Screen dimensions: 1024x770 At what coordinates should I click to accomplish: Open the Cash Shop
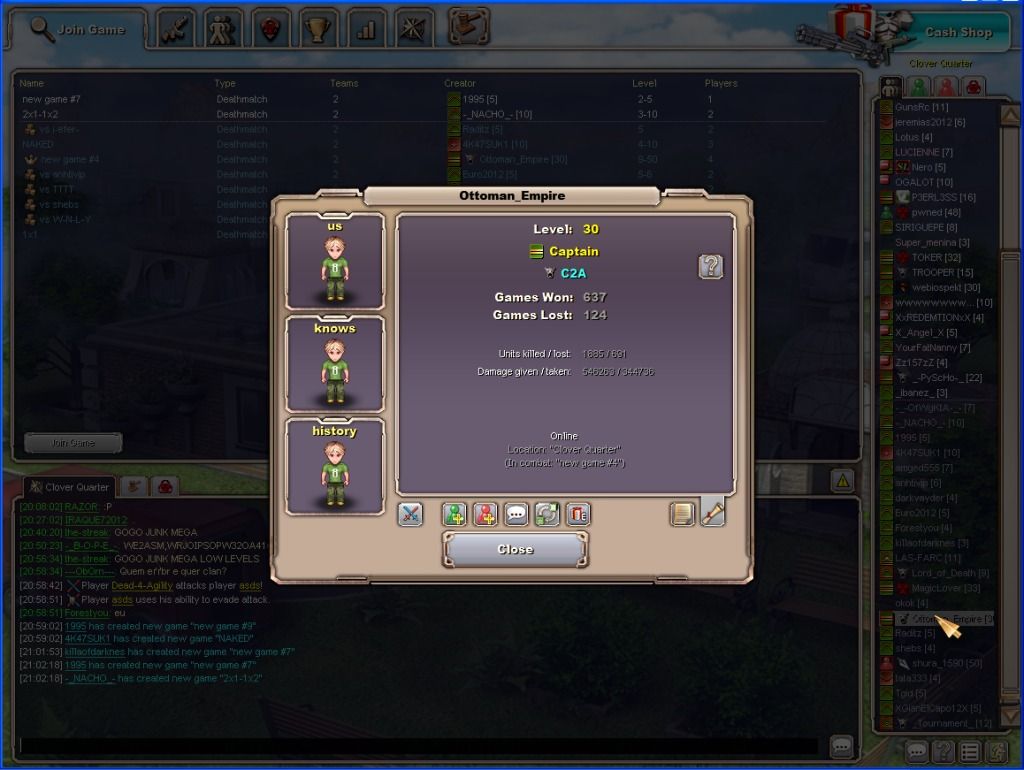click(957, 32)
